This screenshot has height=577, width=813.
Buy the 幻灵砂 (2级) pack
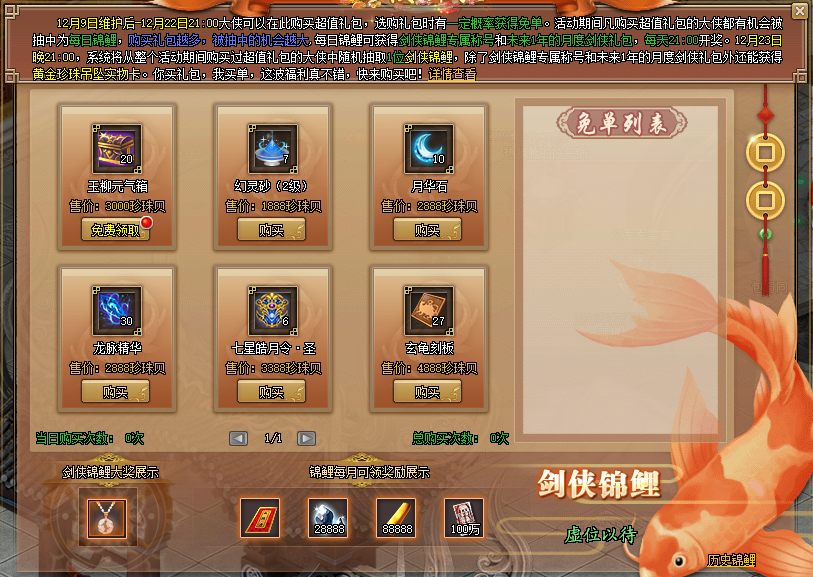point(272,229)
